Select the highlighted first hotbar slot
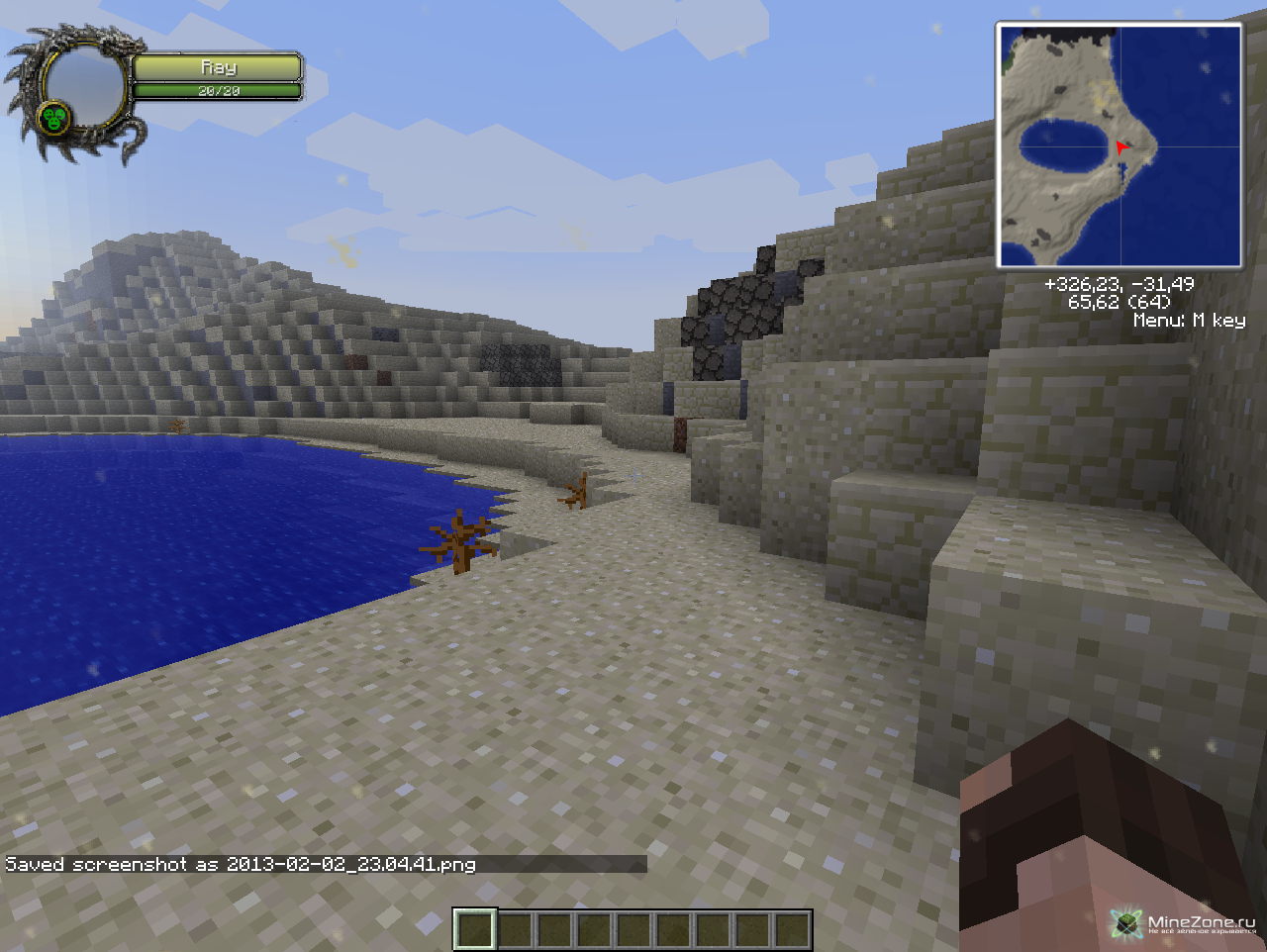1267x952 pixels. (x=475, y=930)
